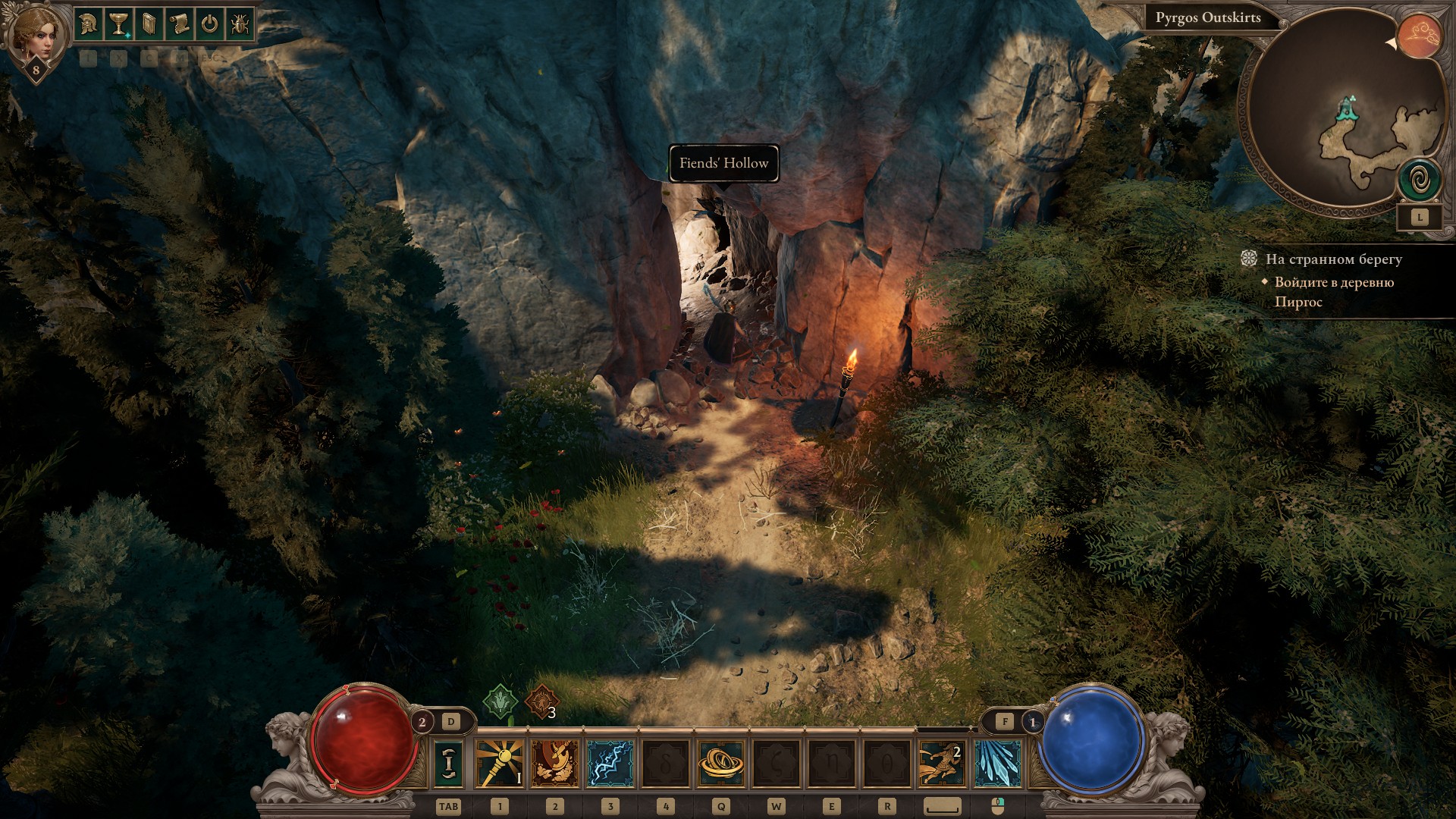
Task: Activate the running warrior dodge ability
Action: pos(942,764)
